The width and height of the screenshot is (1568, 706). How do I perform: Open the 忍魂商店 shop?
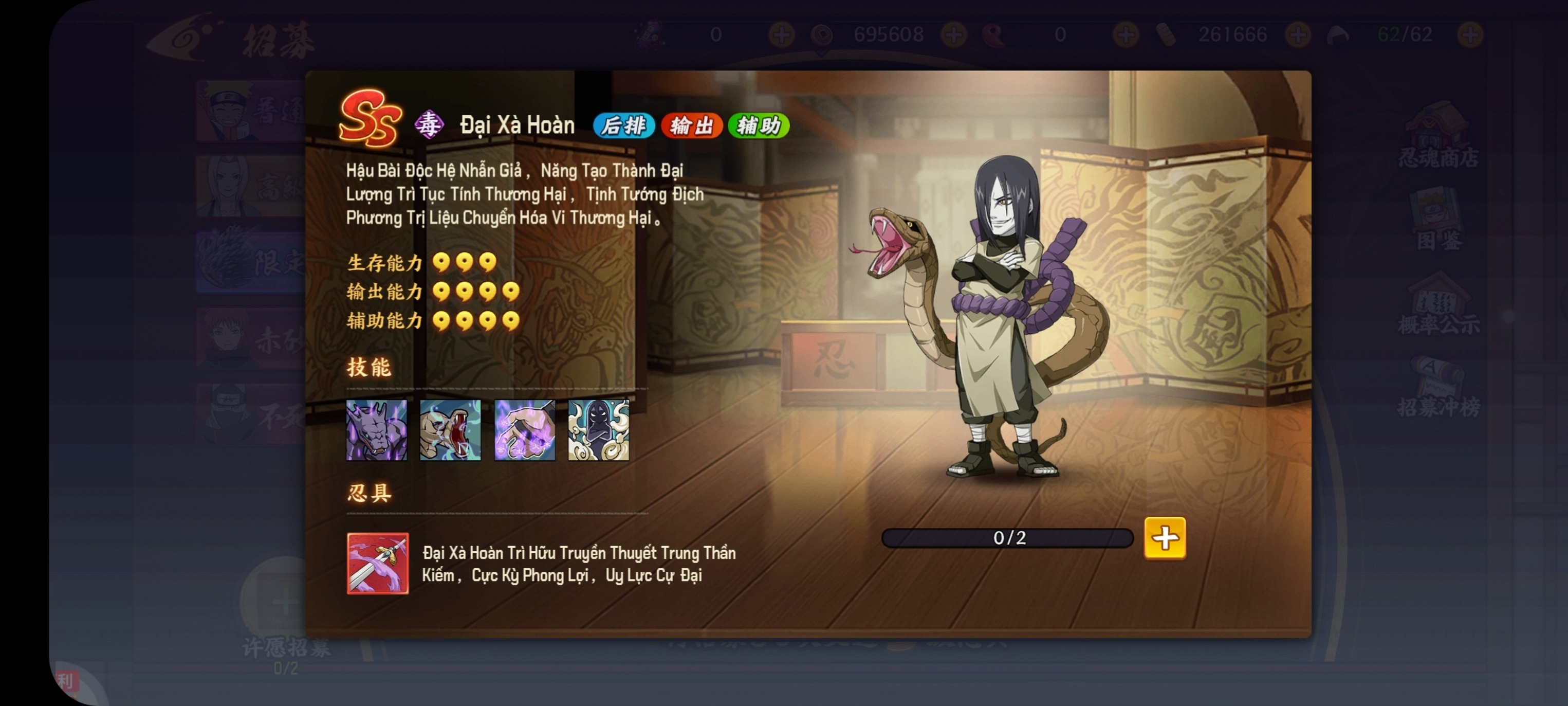coord(1438,137)
